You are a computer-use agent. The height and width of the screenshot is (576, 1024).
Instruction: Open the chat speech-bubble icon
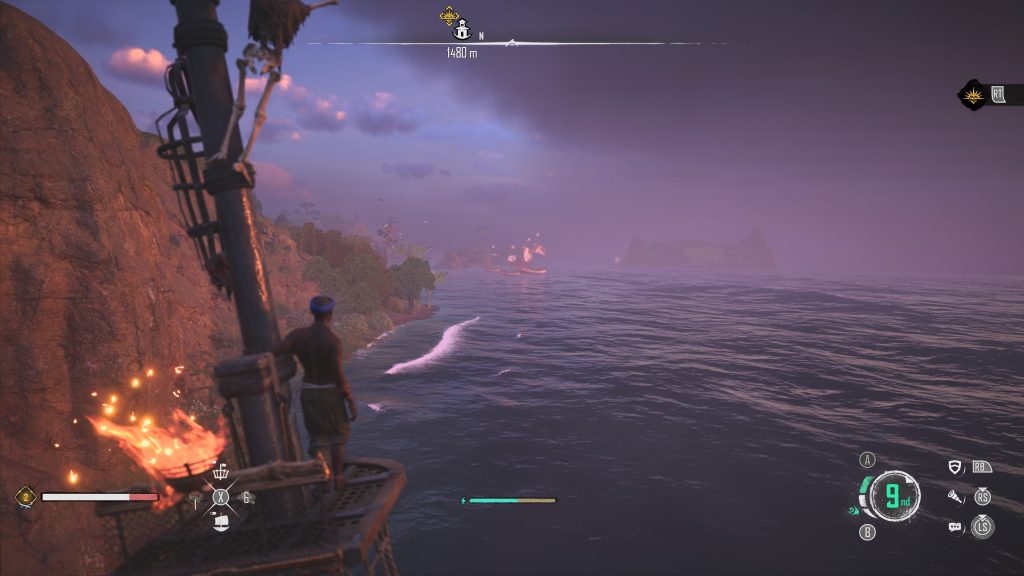point(955,527)
